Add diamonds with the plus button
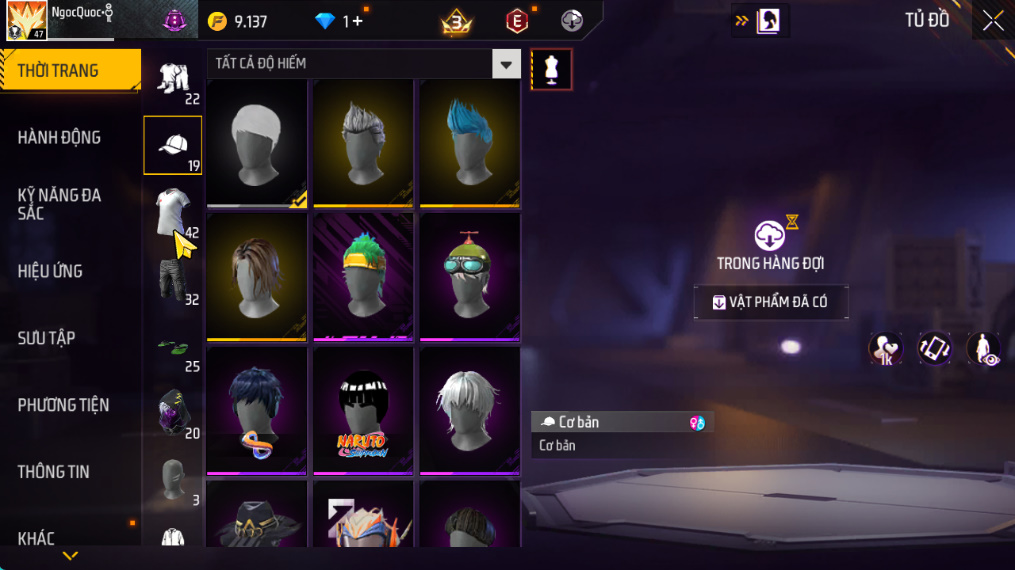 (x=357, y=21)
